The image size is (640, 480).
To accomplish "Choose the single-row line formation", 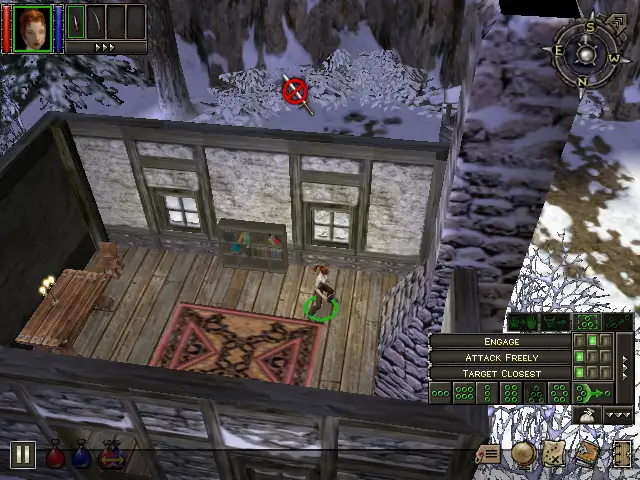I will point(440,394).
